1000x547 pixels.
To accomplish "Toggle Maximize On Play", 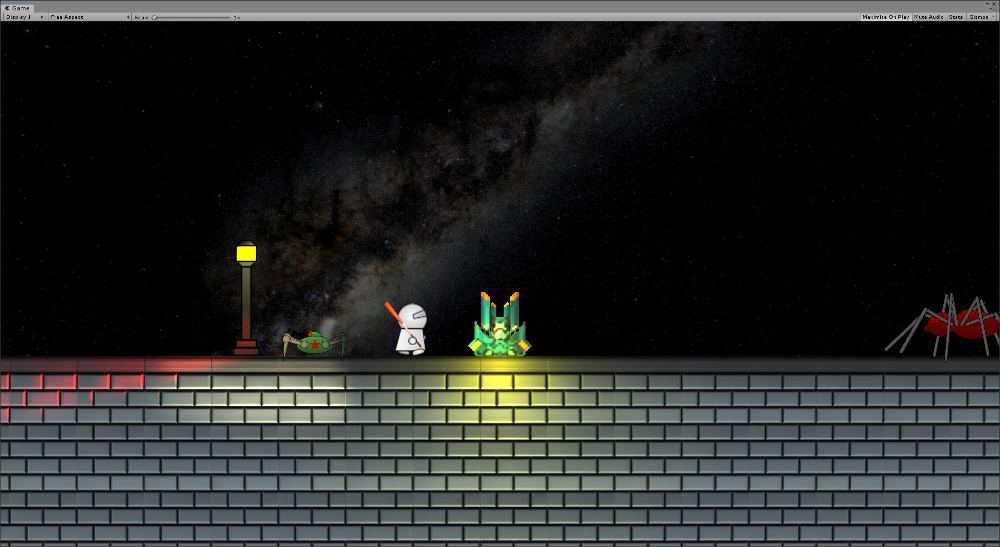I will click(885, 17).
